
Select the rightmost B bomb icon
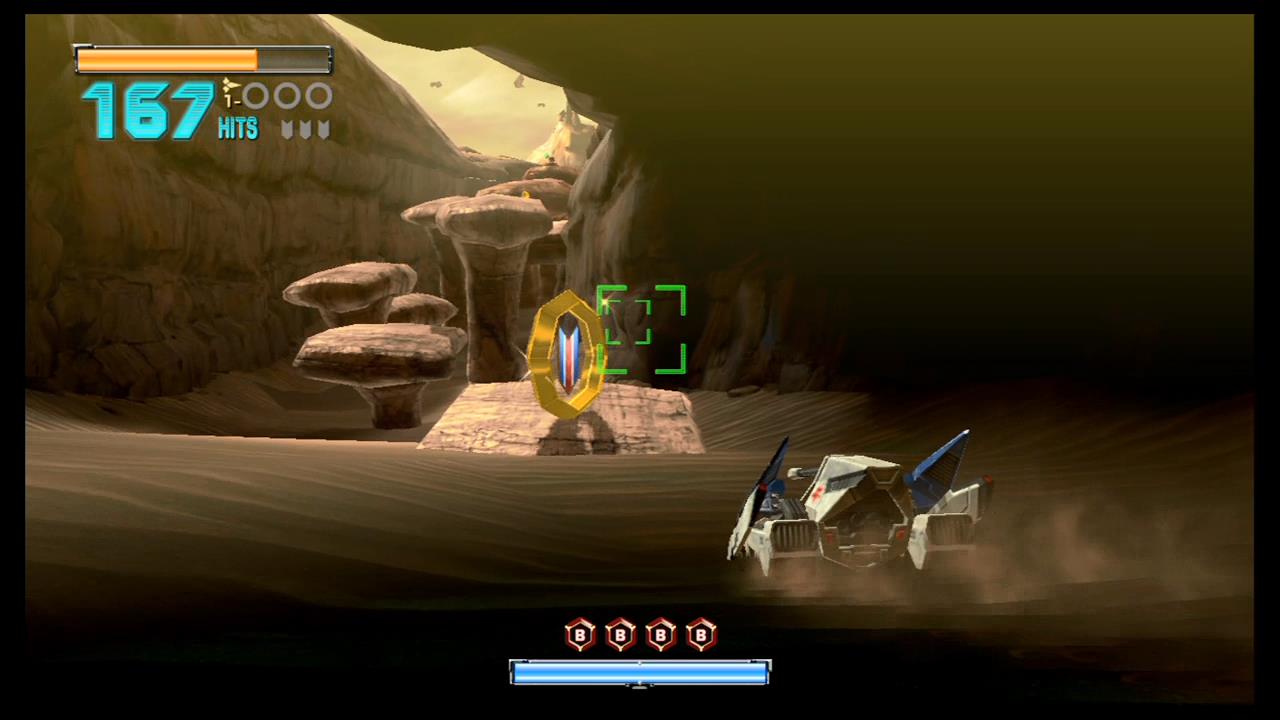[x=701, y=636]
